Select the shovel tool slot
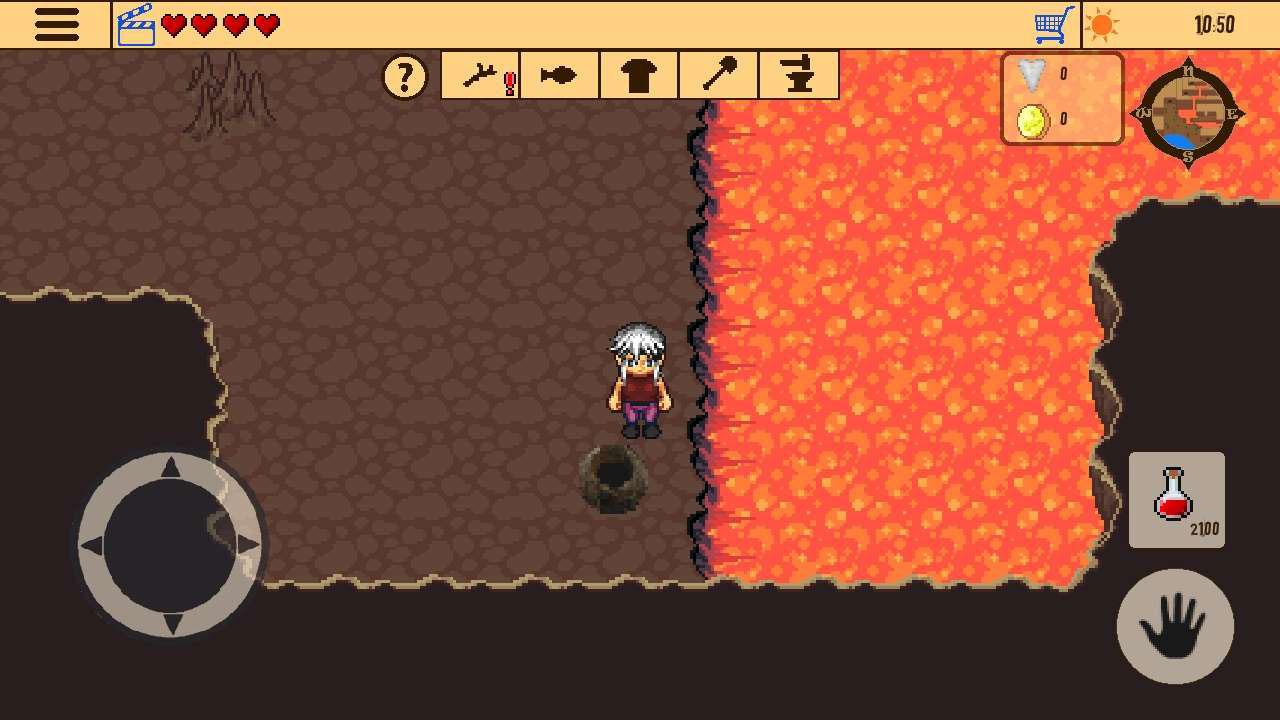1280x720 pixels. pos(718,75)
